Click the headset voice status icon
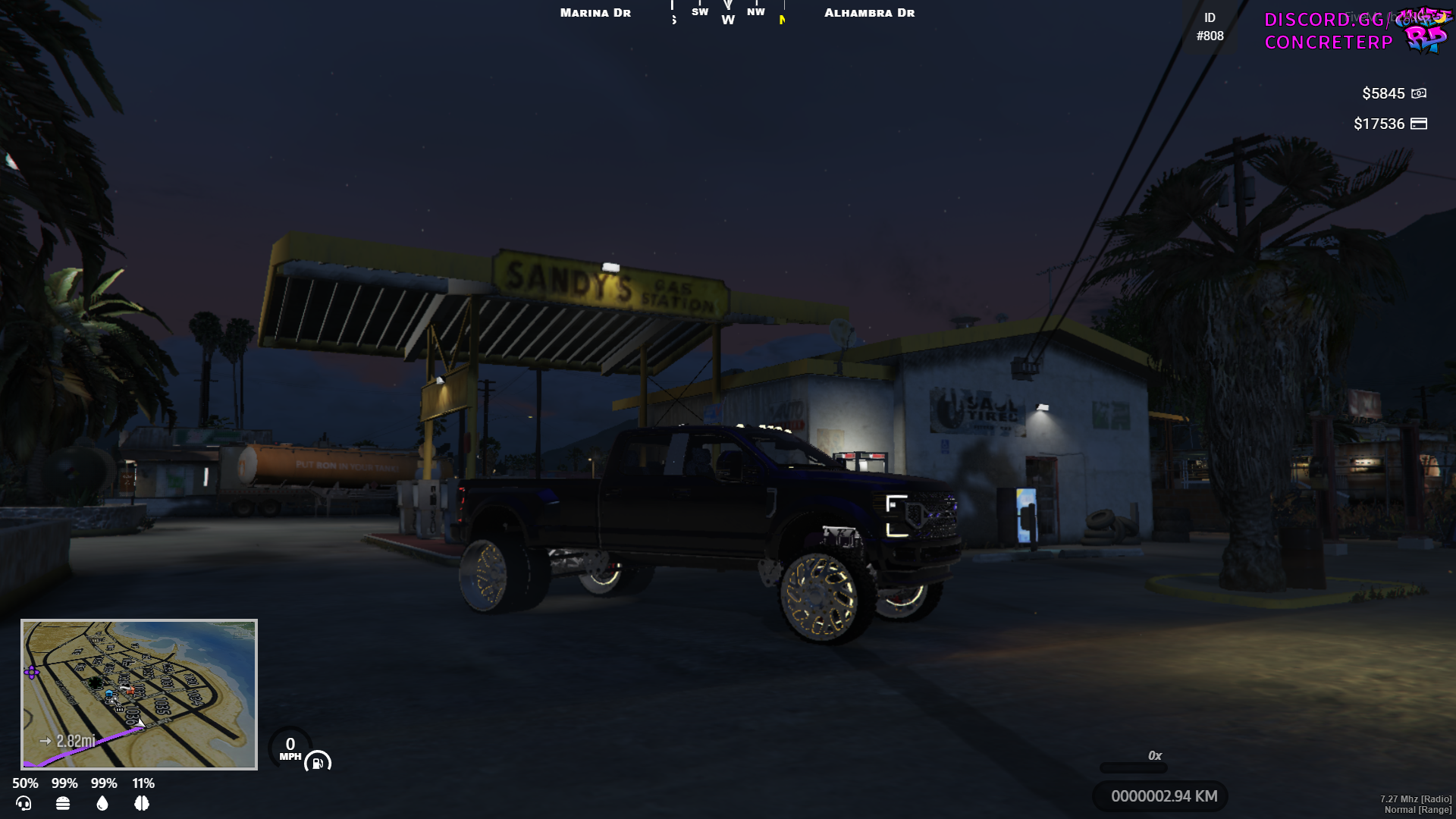1456x819 pixels. [24, 803]
